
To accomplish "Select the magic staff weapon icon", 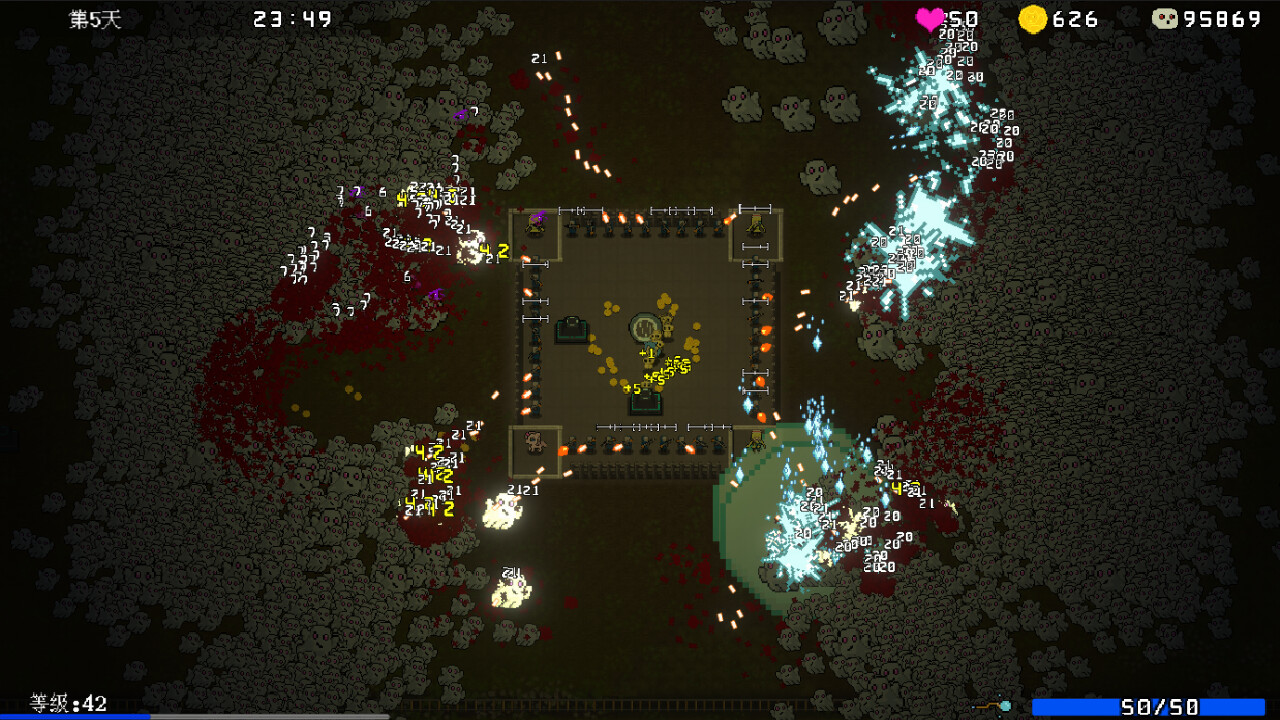I will (x=992, y=706).
